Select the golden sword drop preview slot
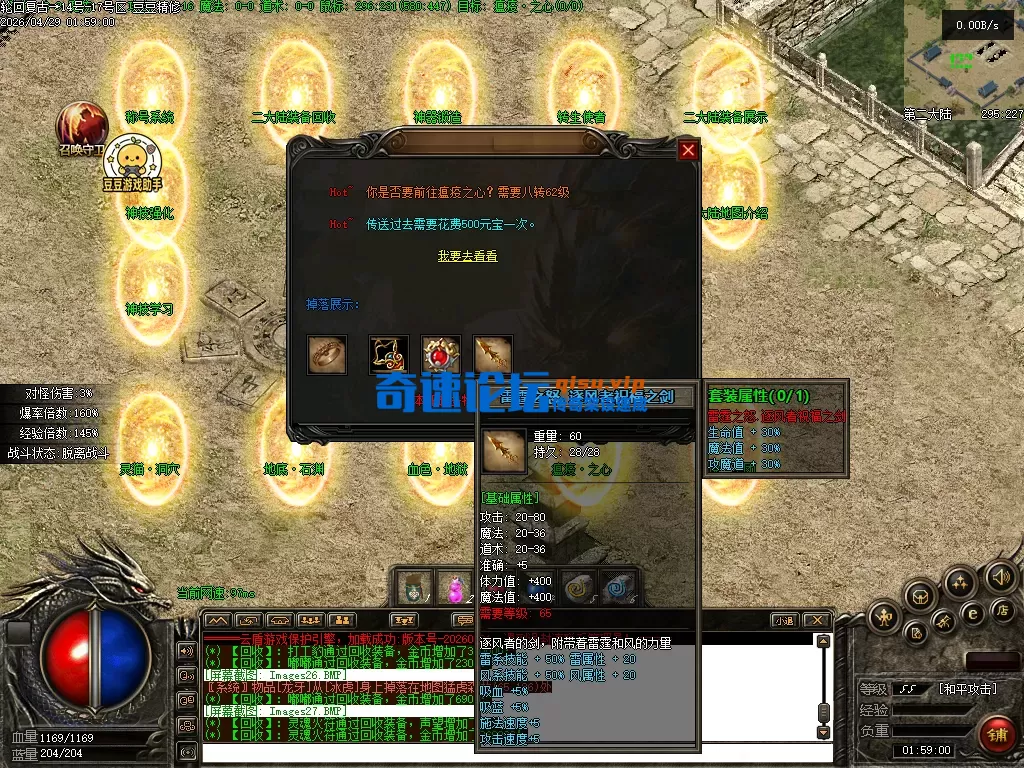This screenshot has height=768, width=1024. (x=493, y=354)
